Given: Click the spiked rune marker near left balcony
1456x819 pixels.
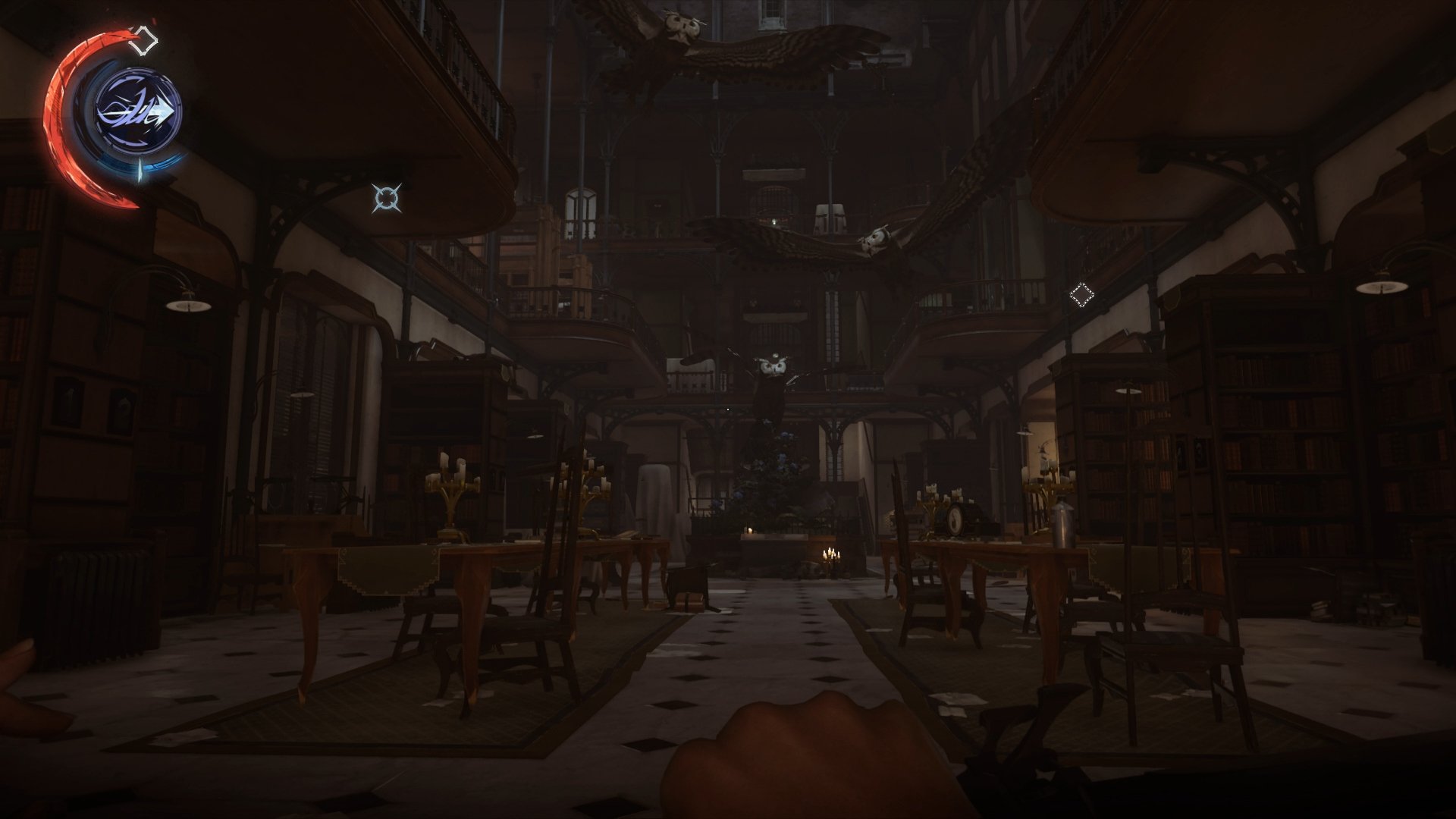Looking at the screenshot, I should pos(387,199).
